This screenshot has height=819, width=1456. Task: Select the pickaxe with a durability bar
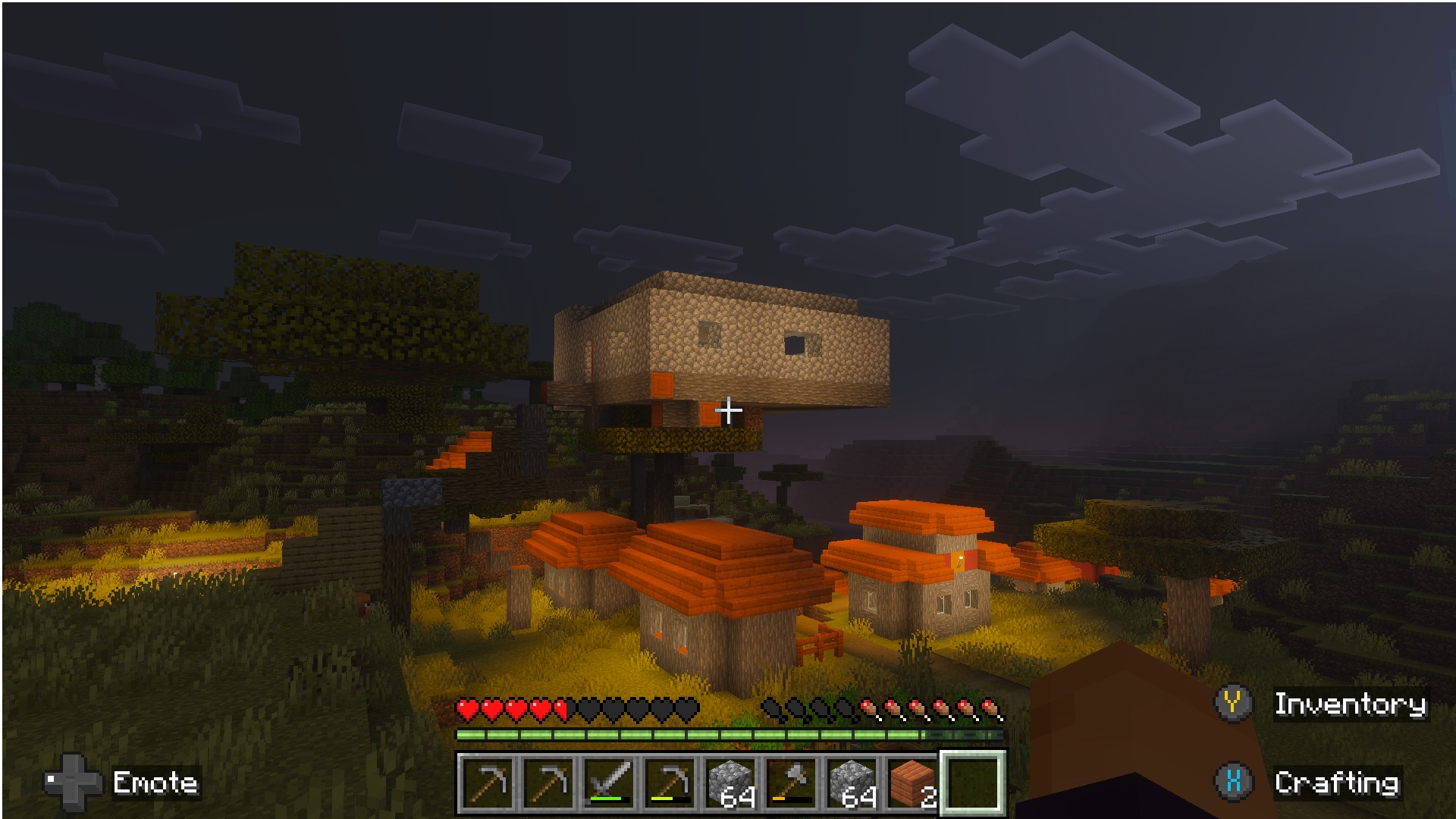click(x=670, y=783)
